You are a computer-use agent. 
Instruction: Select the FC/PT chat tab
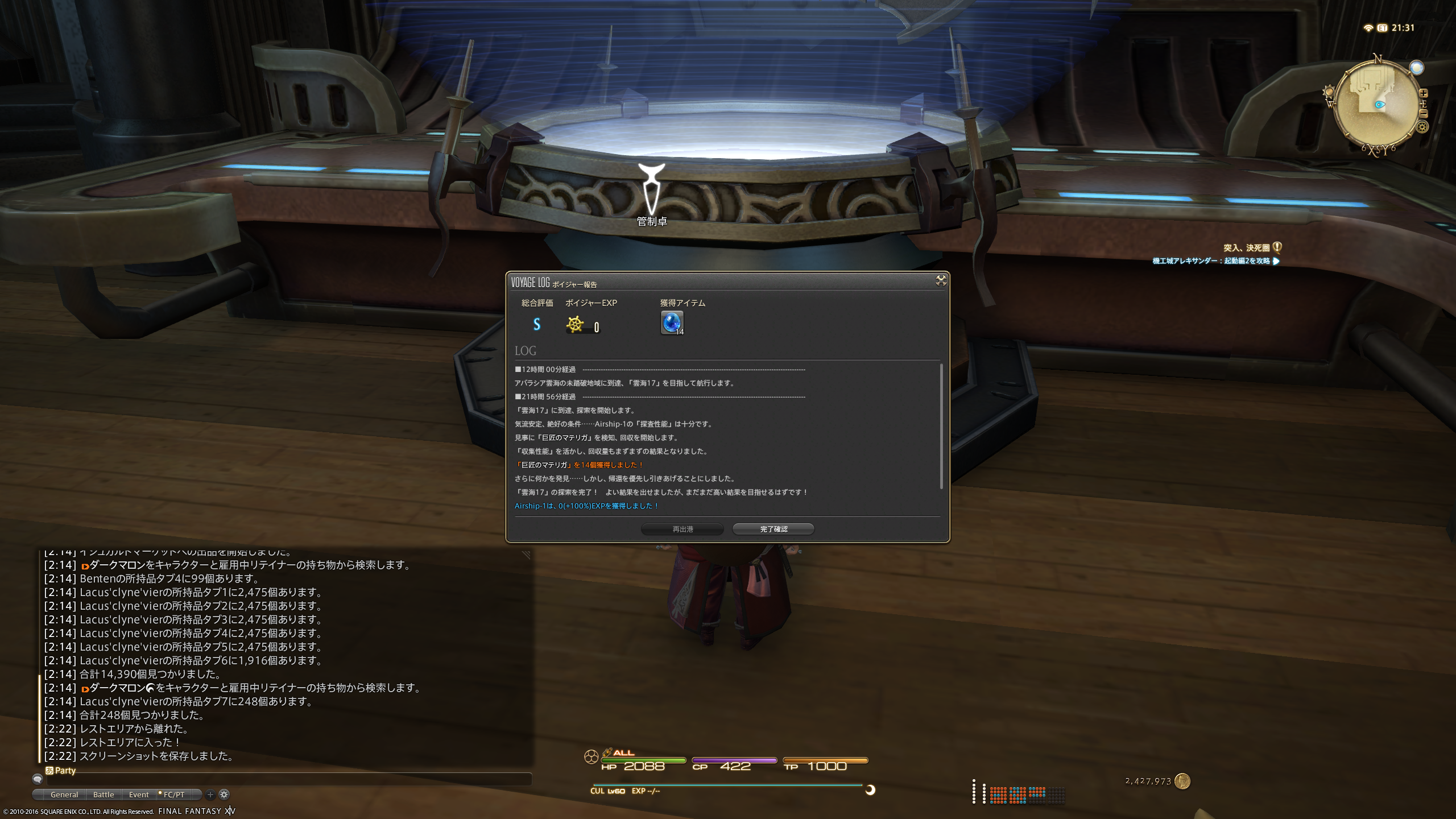(173, 795)
